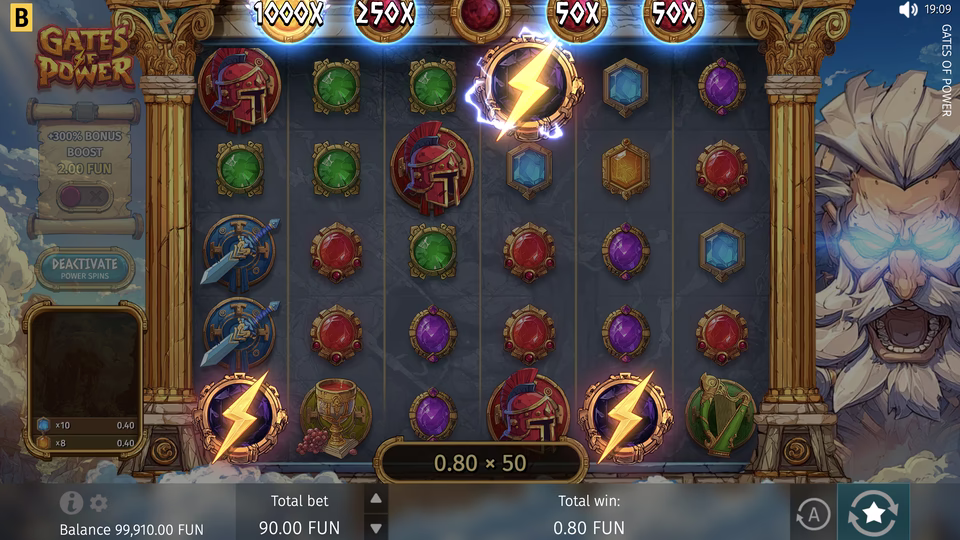Decrease the total bet amount
Image resolution: width=960 pixels, height=540 pixels.
[x=376, y=527]
